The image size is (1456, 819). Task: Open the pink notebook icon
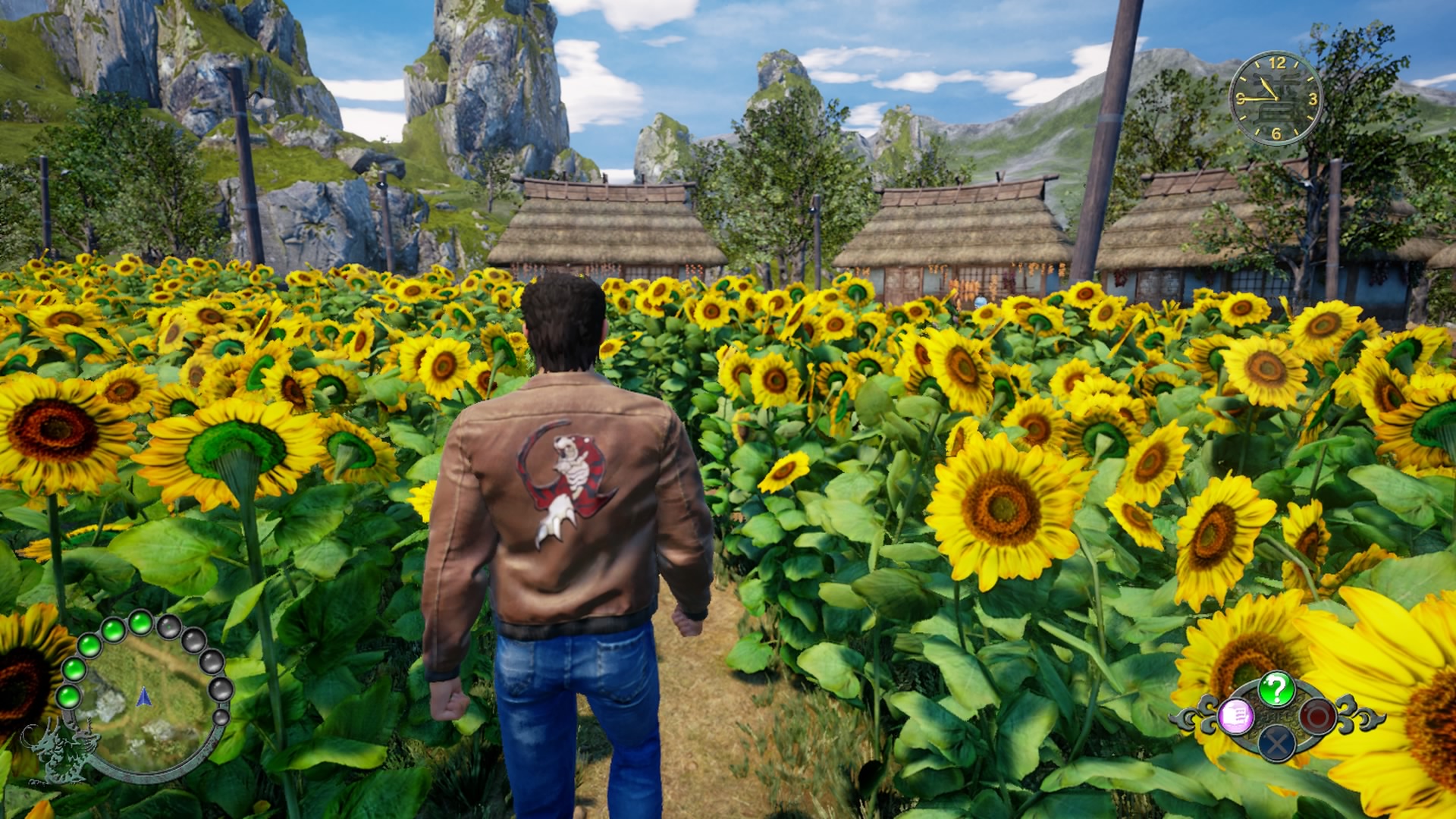[1235, 715]
